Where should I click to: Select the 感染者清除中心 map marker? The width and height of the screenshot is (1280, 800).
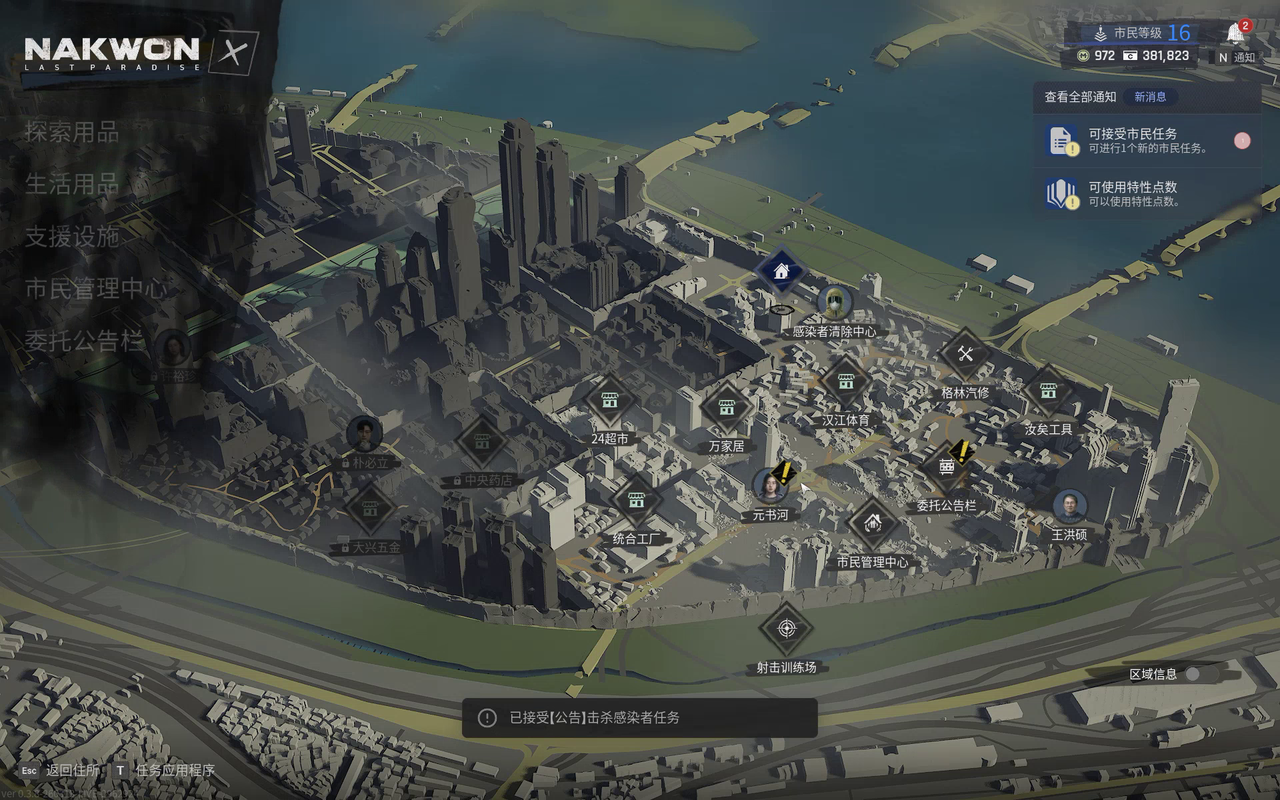click(834, 303)
